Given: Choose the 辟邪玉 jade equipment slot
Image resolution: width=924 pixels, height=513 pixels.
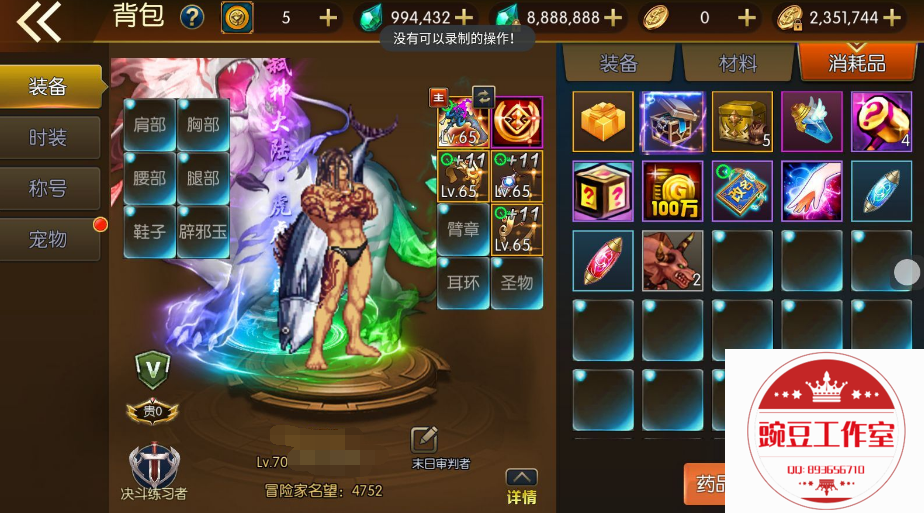Looking at the screenshot, I should [203, 231].
